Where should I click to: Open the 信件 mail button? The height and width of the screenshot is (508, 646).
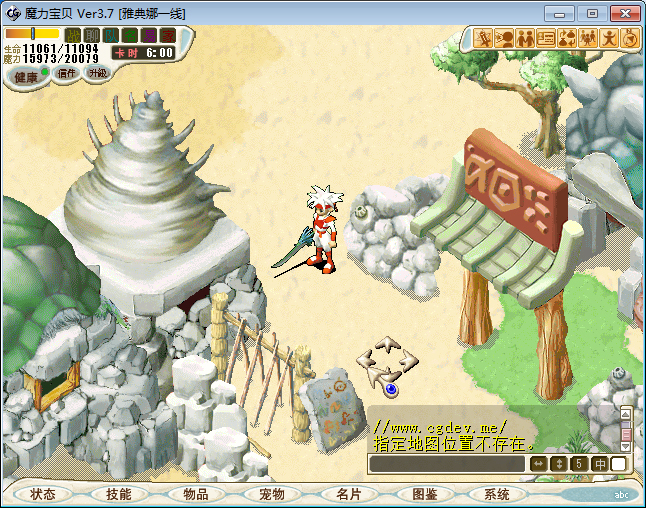coord(67,73)
